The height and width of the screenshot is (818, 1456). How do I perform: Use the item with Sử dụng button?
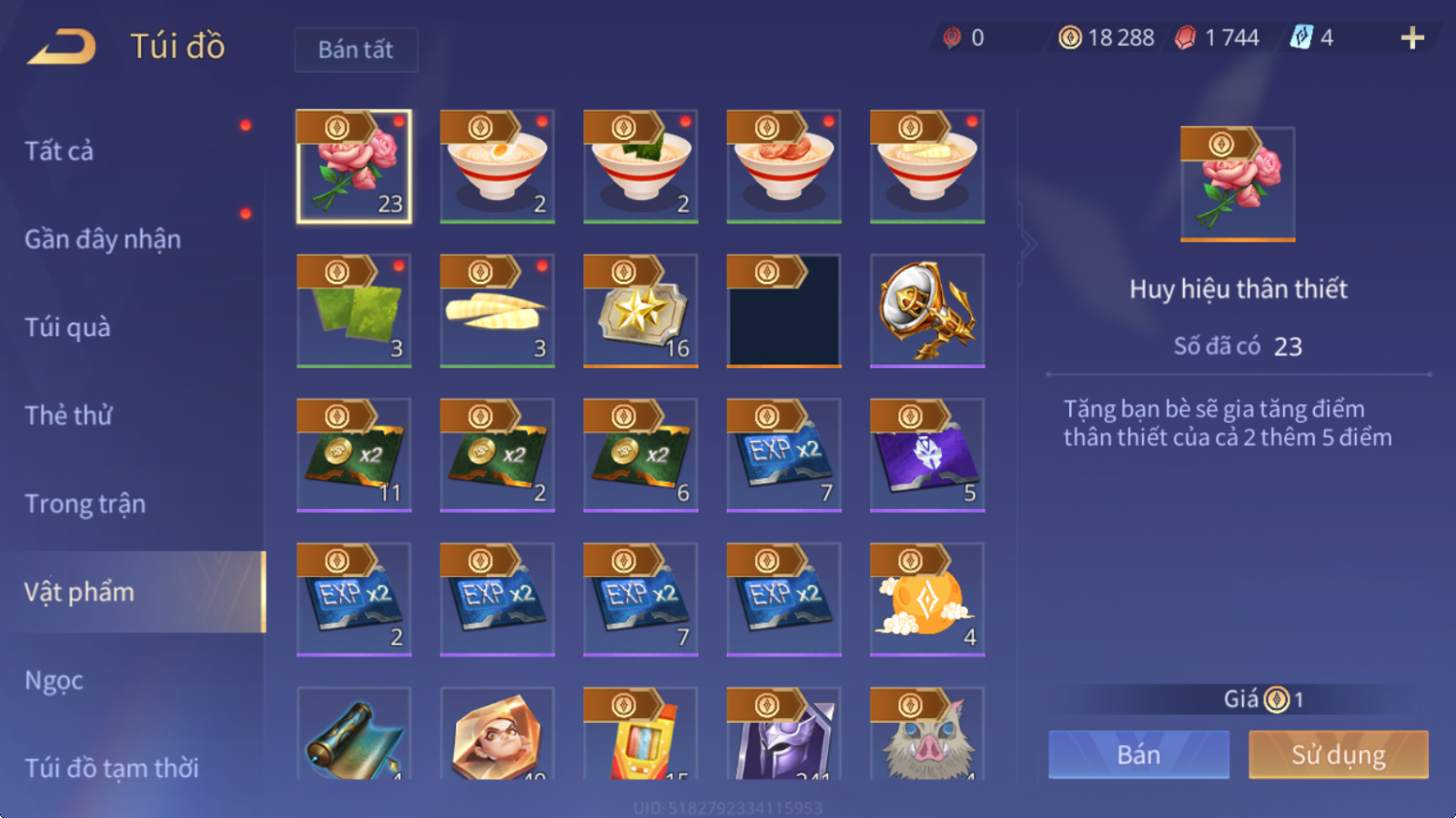tap(1337, 755)
